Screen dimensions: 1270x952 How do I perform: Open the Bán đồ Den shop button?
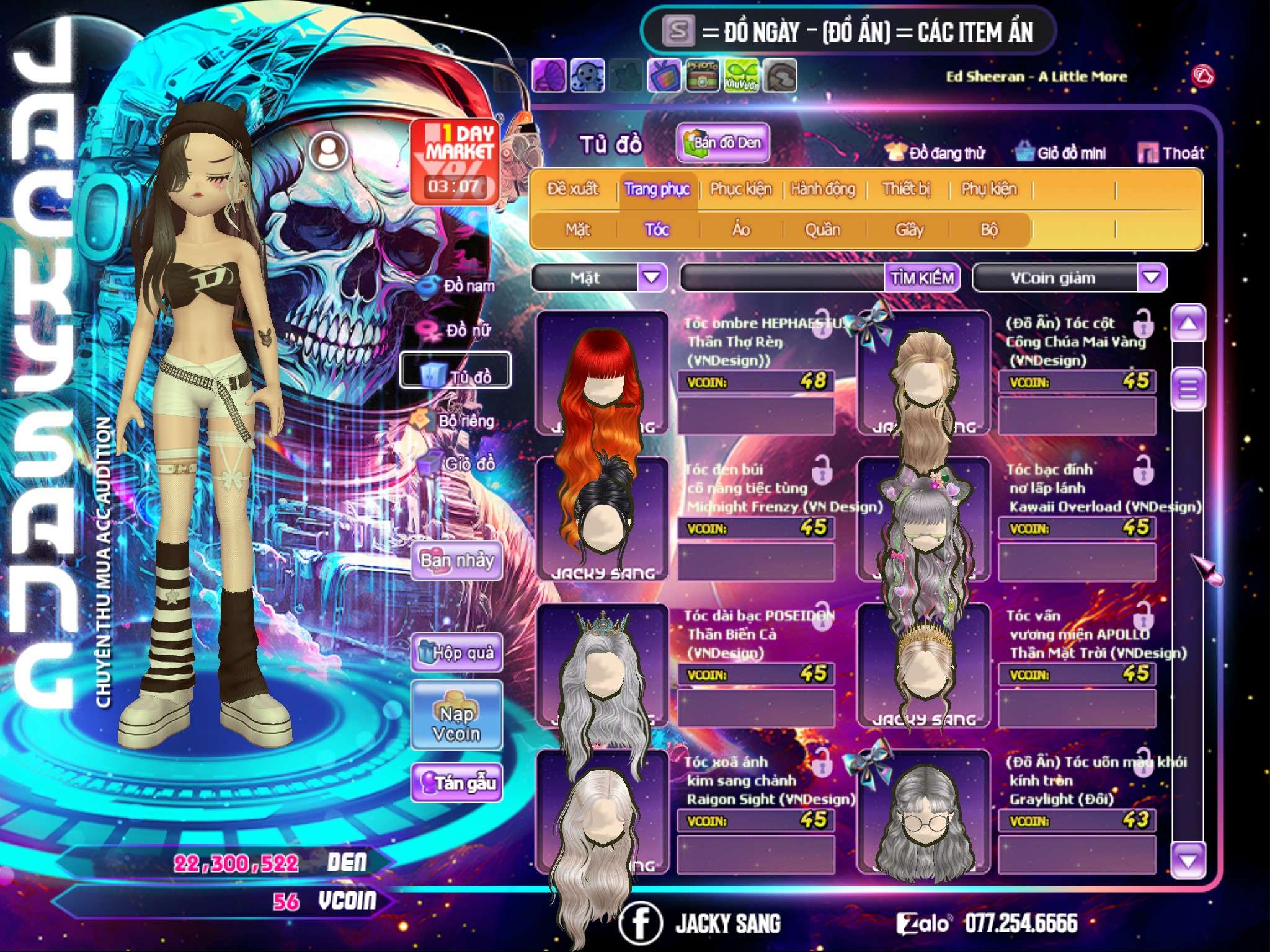point(722,143)
